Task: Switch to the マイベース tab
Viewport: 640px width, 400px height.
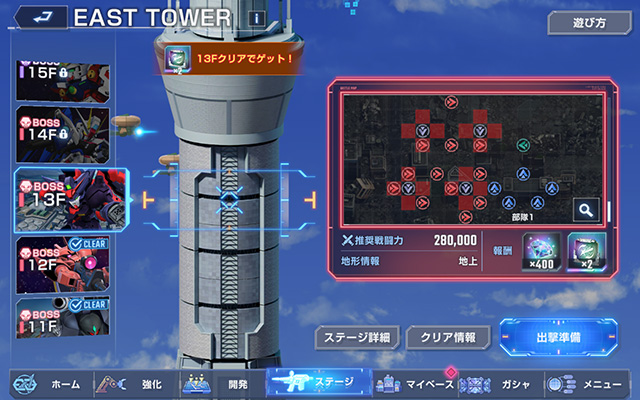Action: pyautogui.click(x=412, y=383)
